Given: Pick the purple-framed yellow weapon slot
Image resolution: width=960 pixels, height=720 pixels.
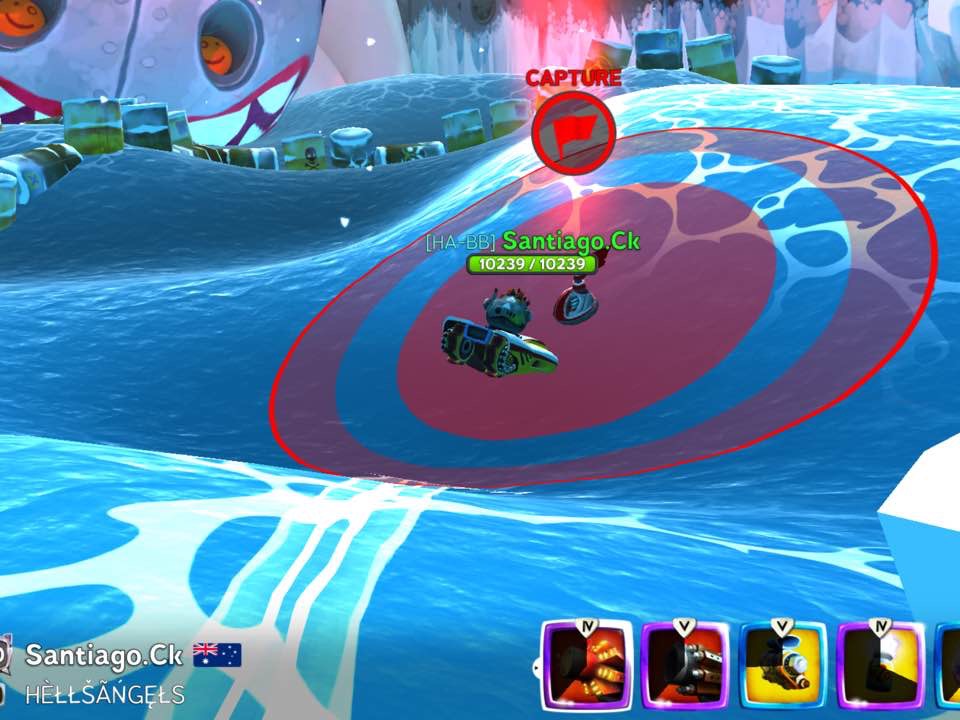Looking at the screenshot, I should pyautogui.click(x=881, y=667).
